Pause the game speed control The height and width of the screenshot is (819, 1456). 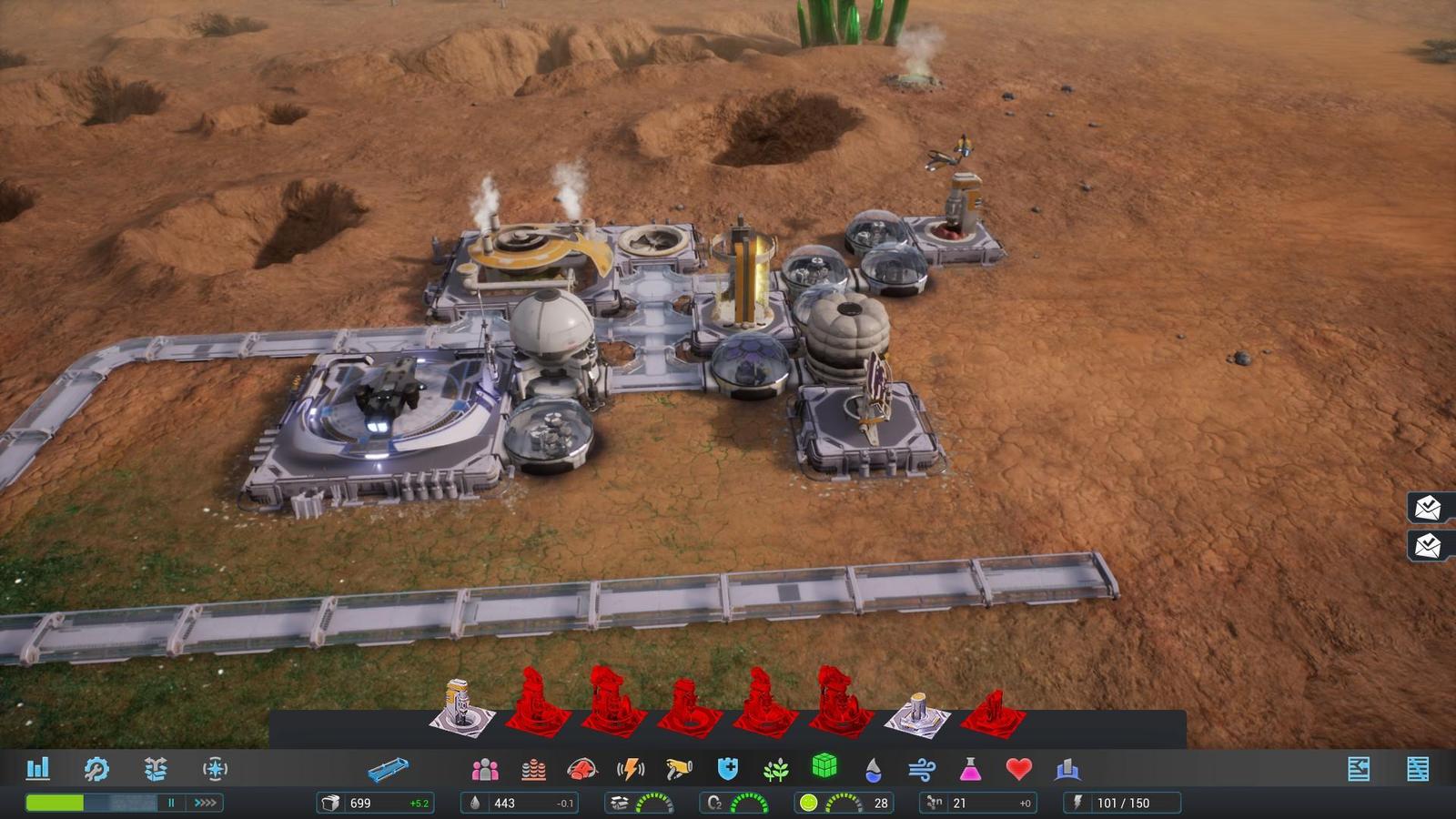tap(170, 803)
